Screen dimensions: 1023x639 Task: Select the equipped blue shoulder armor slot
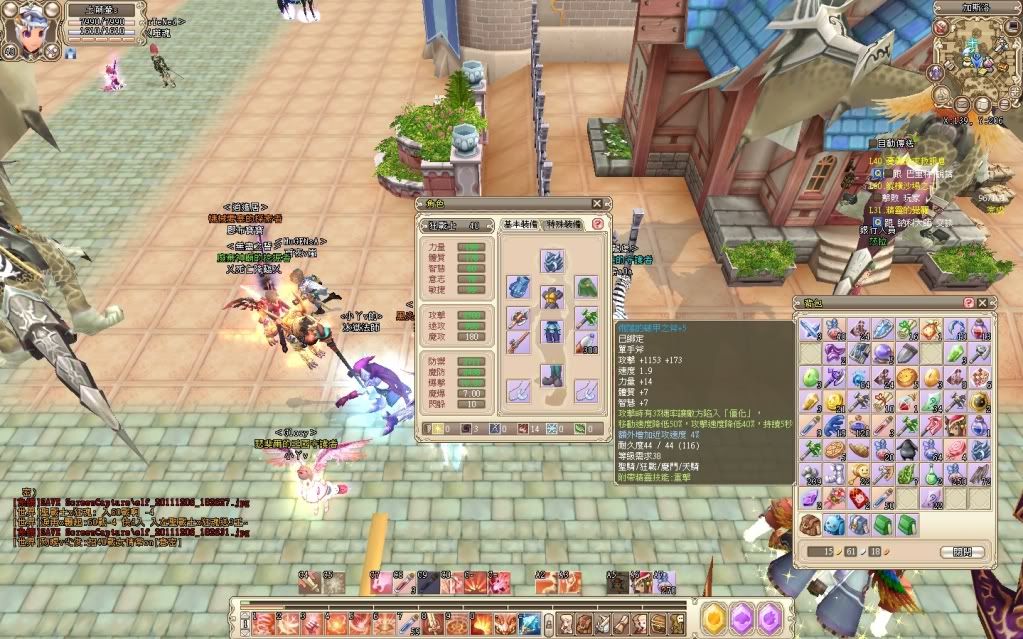click(518, 288)
